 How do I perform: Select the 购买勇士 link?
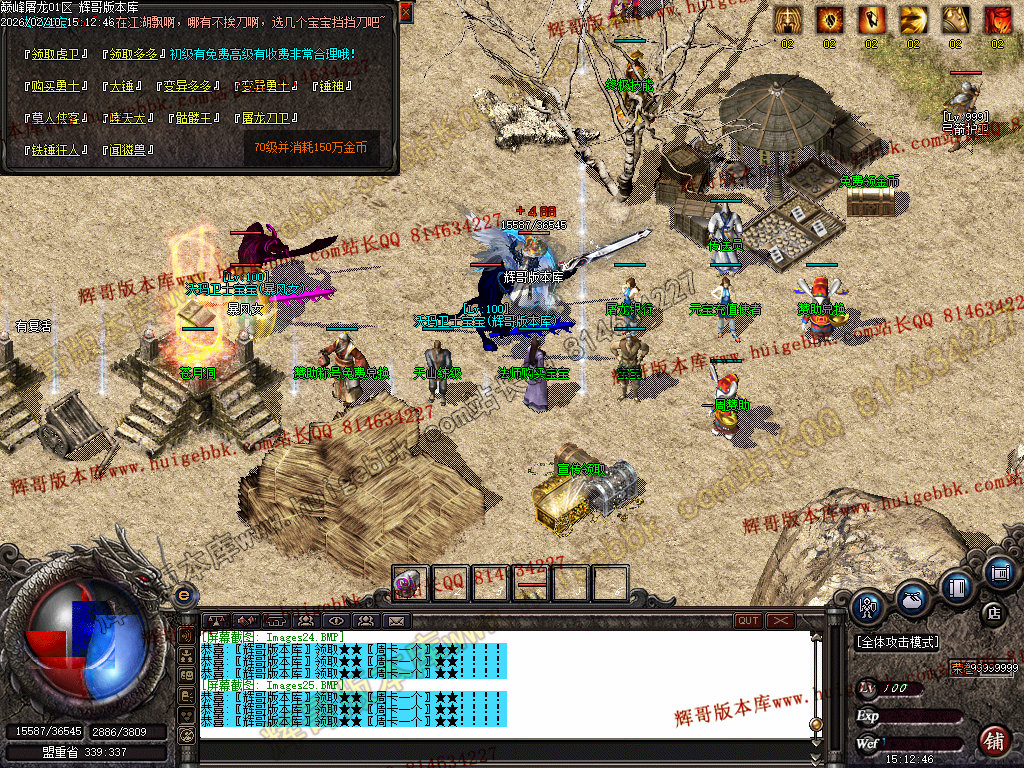(x=56, y=86)
